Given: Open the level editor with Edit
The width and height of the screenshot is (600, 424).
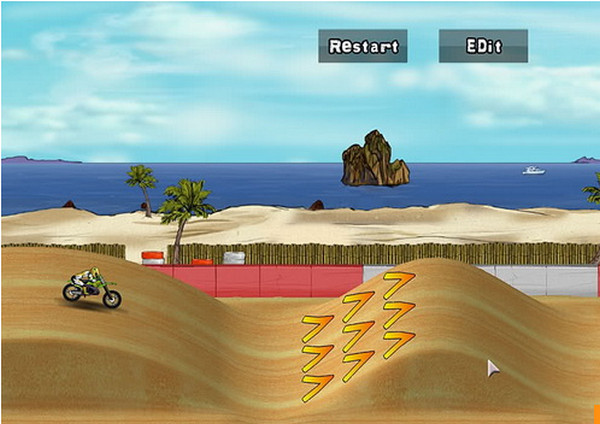Looking at the screenshot, I should click(483, 46).
